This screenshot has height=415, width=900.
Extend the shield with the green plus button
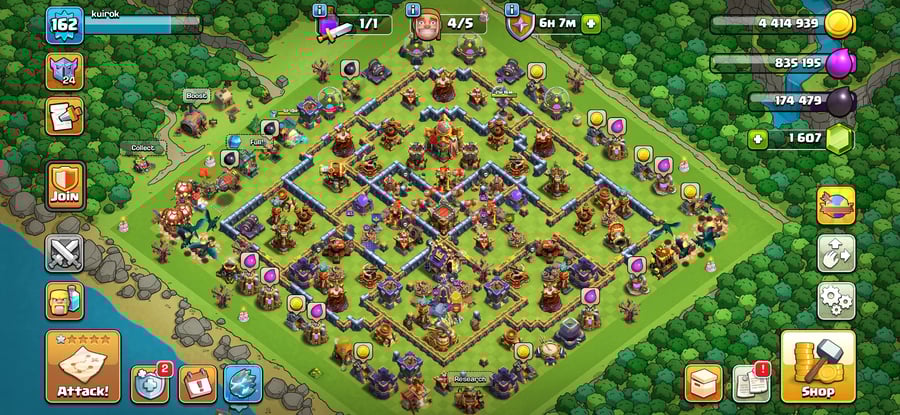pos(591,24)
